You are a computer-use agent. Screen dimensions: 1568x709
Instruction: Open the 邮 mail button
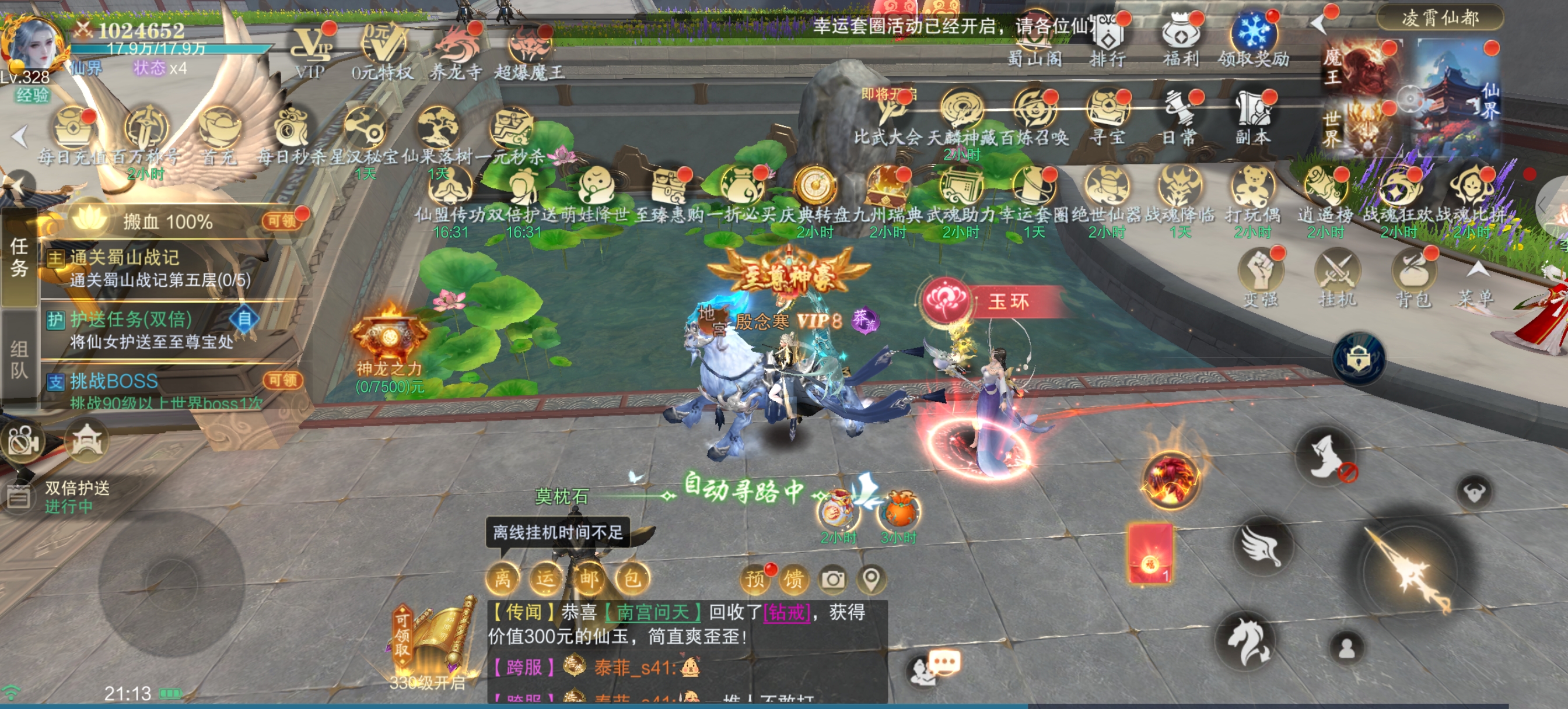pos(588,578)
